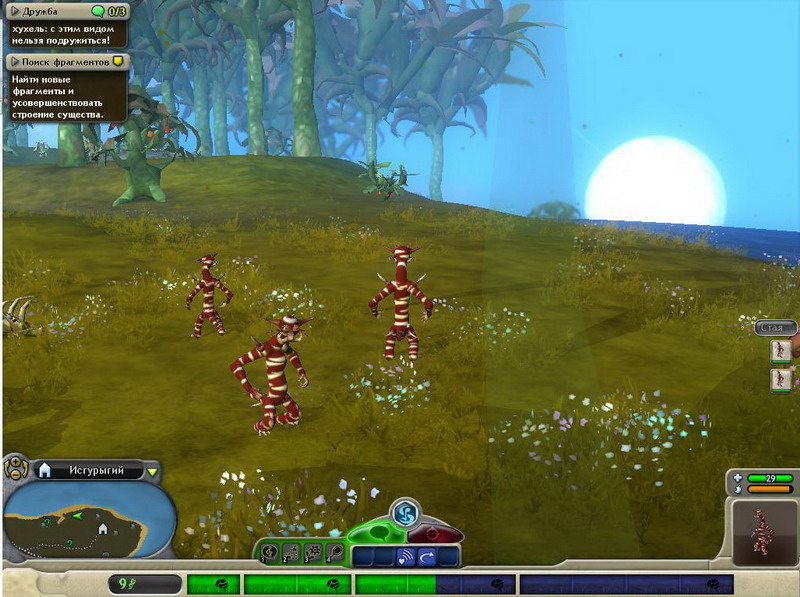Image resolution: width=800 pixels, height=597 pixels.
Task: Activate social ability number 3
Action: point(314,552)
